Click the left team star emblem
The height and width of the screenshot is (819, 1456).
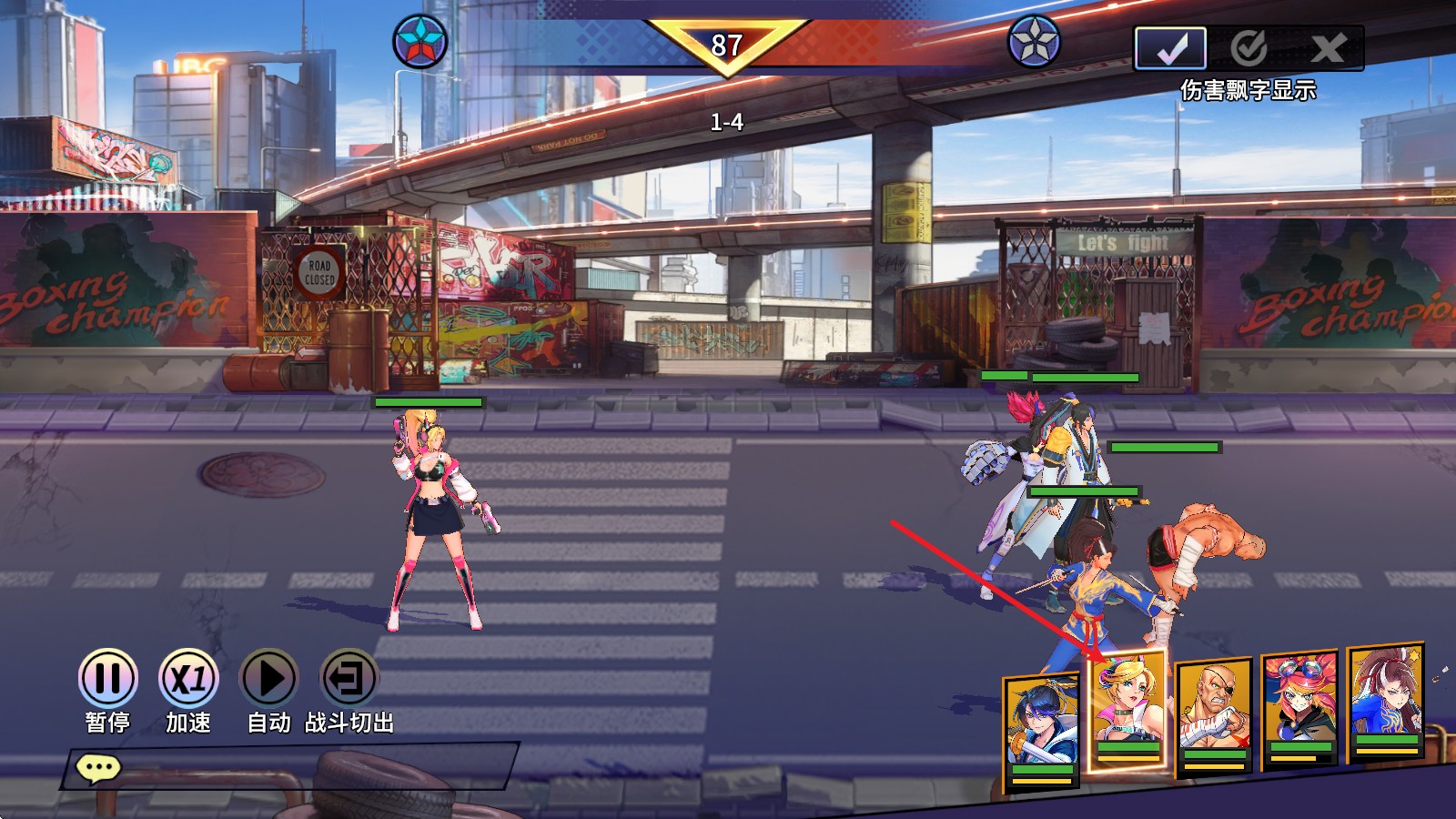(420, 42)
